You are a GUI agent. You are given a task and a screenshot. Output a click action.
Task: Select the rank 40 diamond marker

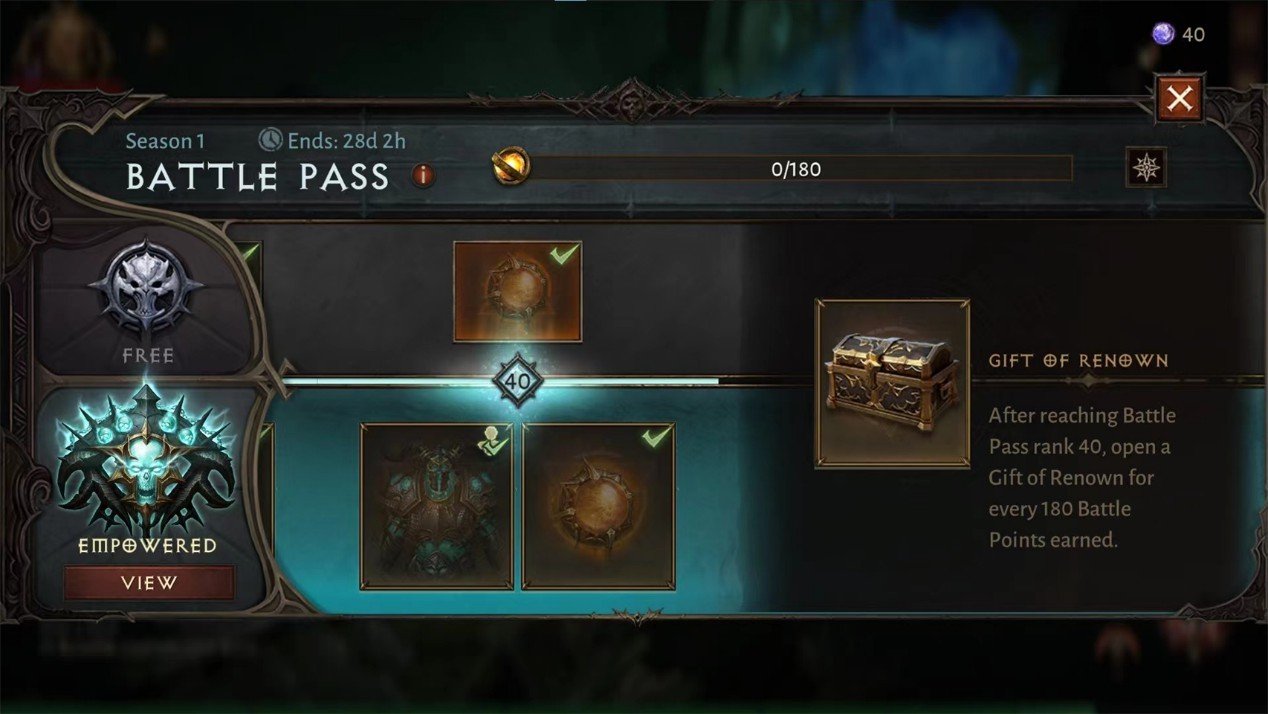pyautogui.click(x=518, y=381)
